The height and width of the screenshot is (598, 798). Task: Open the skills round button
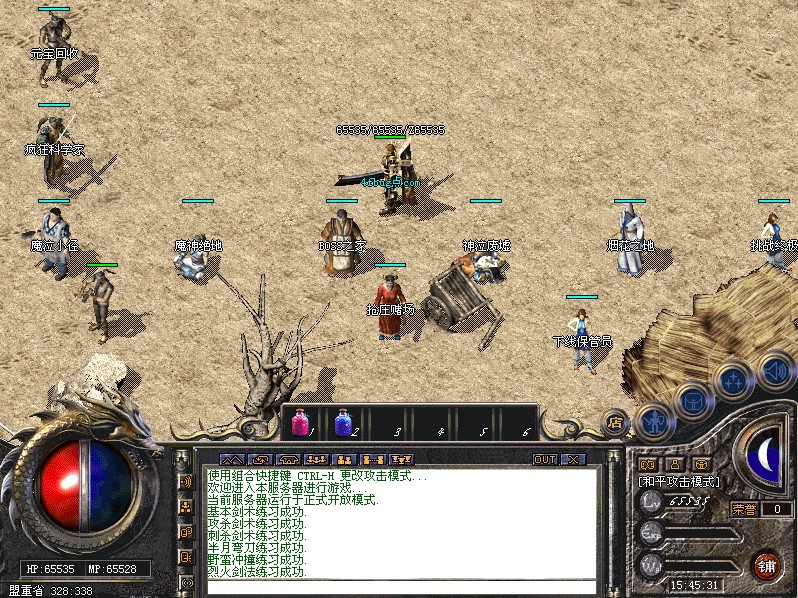click(x=733, y=381)
